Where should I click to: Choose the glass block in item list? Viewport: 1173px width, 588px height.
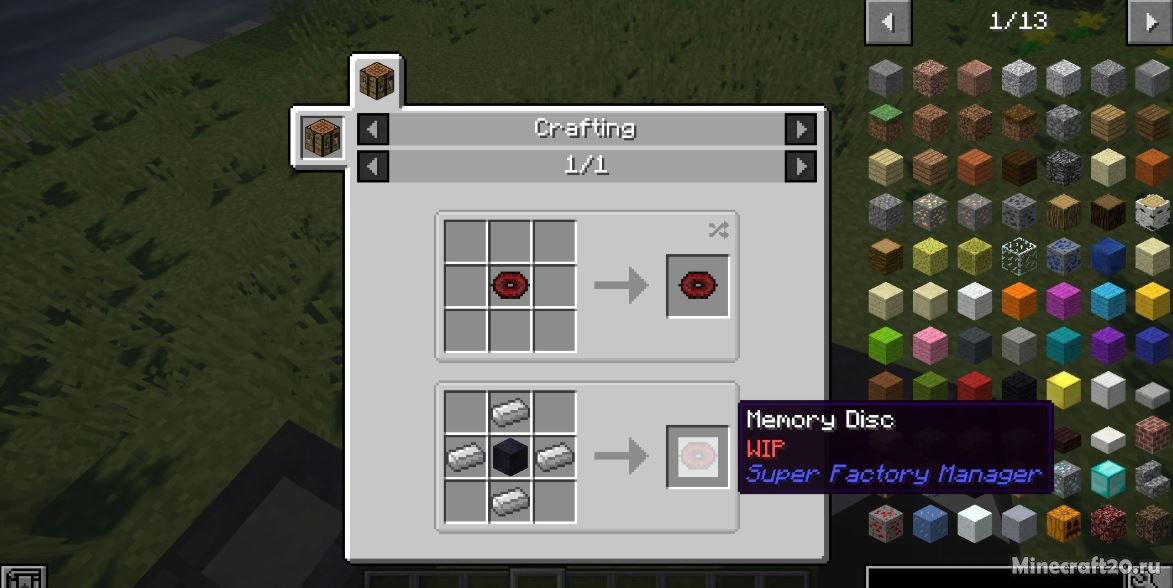click(x=1020, y=255)
